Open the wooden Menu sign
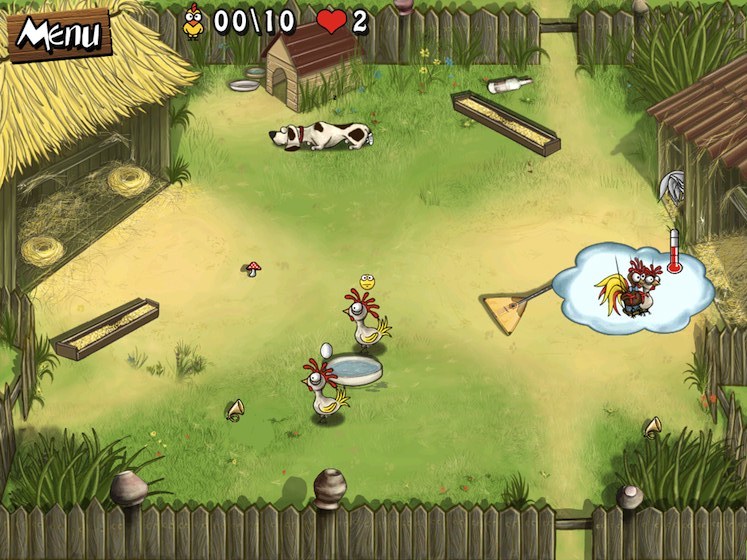The image size is (747, 560). coord(59,34)
